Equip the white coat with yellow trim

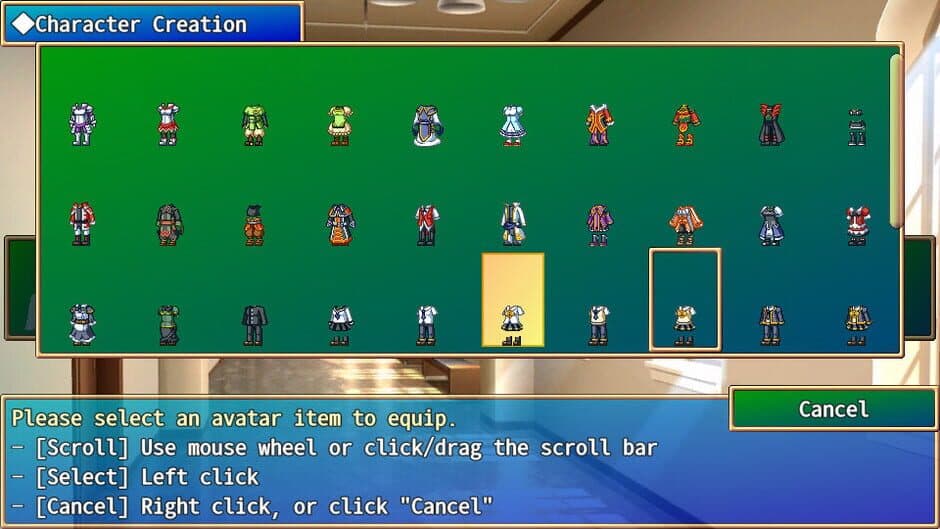pos(512,225)
